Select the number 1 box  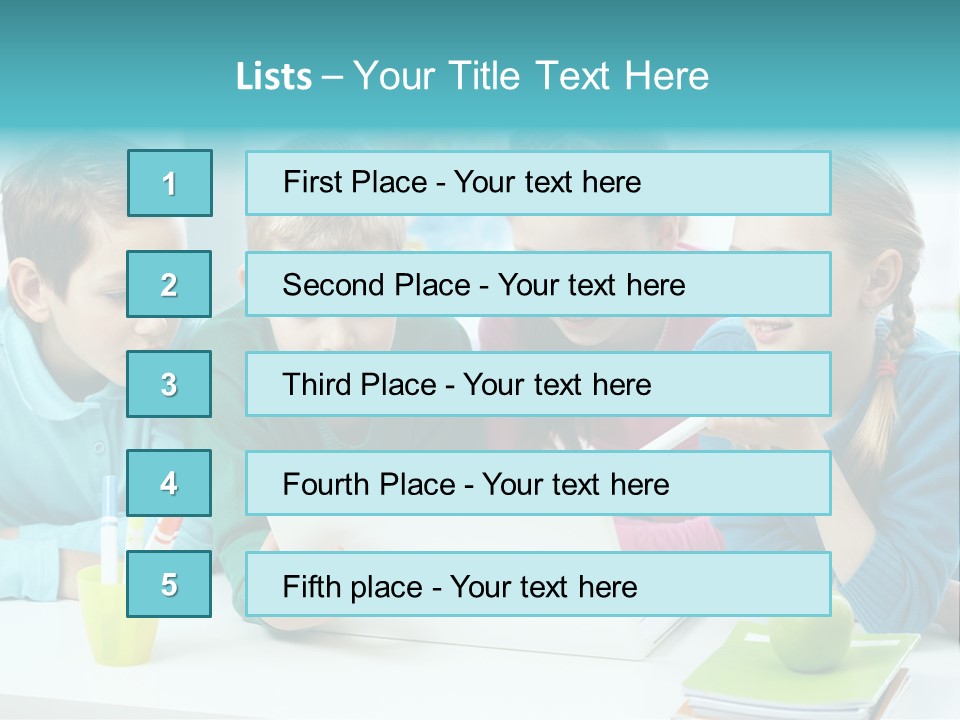(170, 183)
